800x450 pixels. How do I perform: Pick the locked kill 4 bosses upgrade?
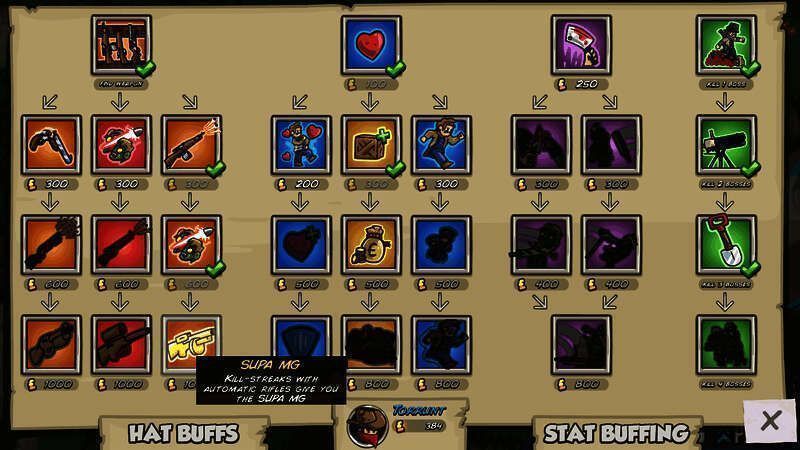click(726, 344)
